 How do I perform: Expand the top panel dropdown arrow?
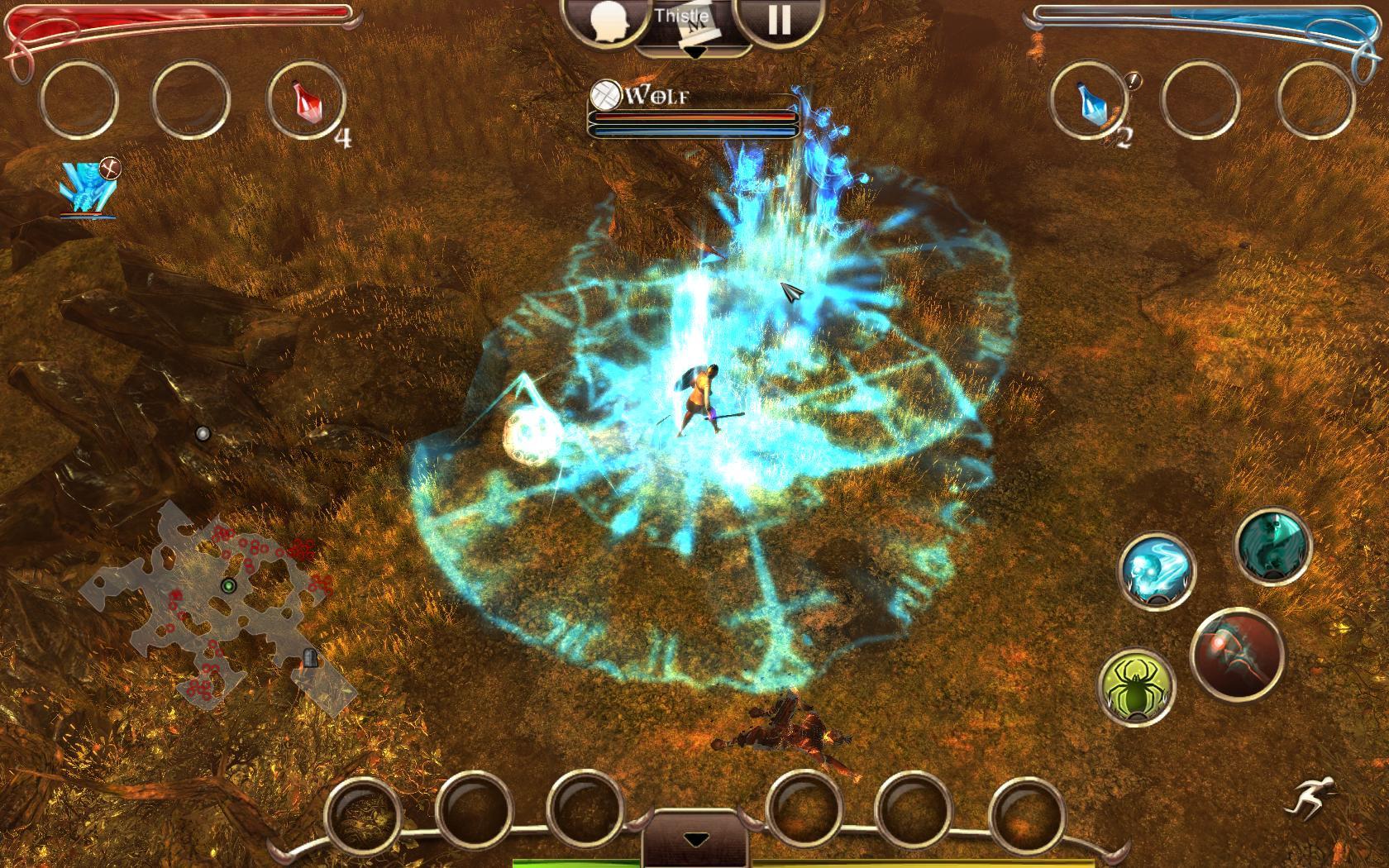(694, 51)
